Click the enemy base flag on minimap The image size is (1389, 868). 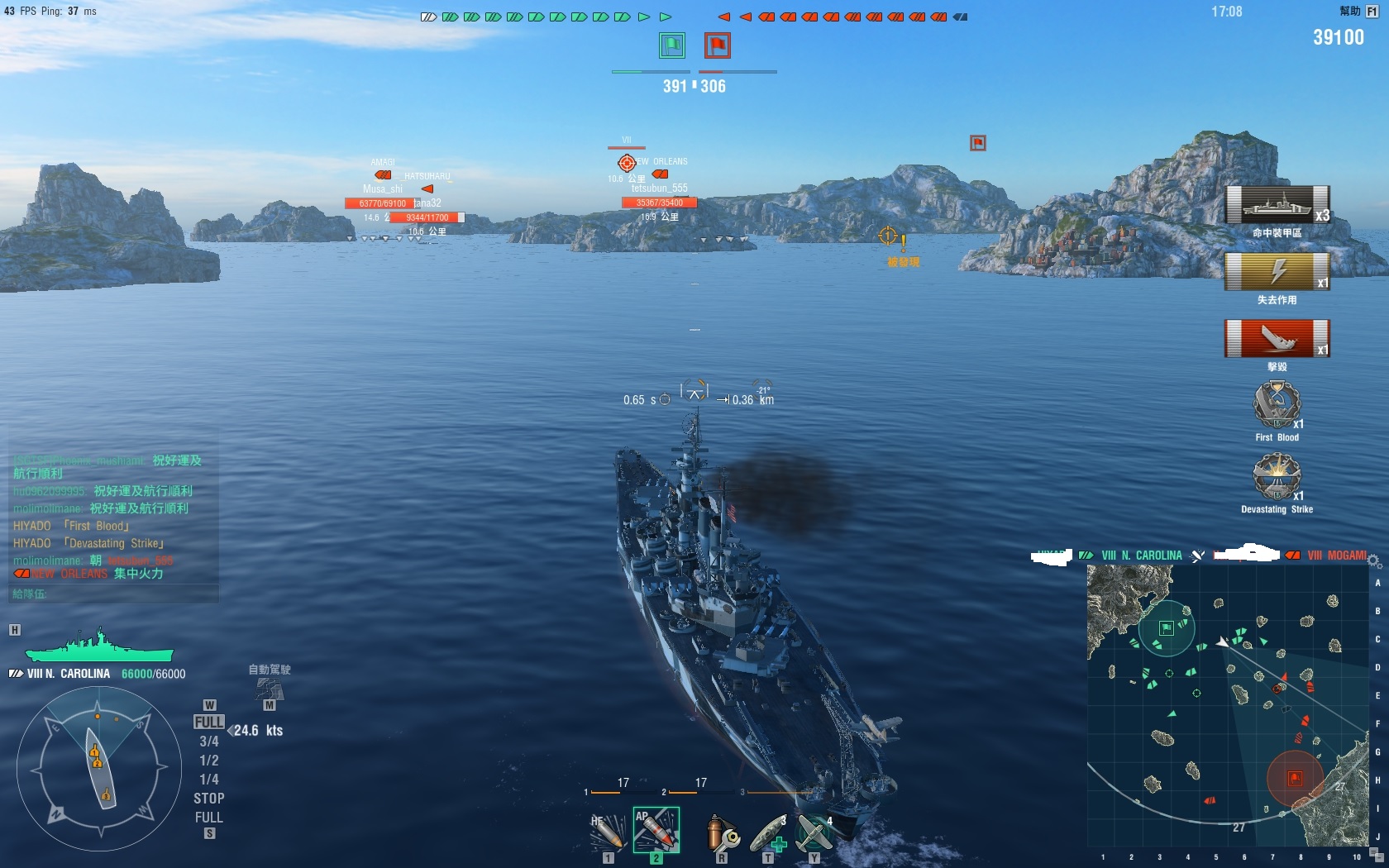point(1295,778)
